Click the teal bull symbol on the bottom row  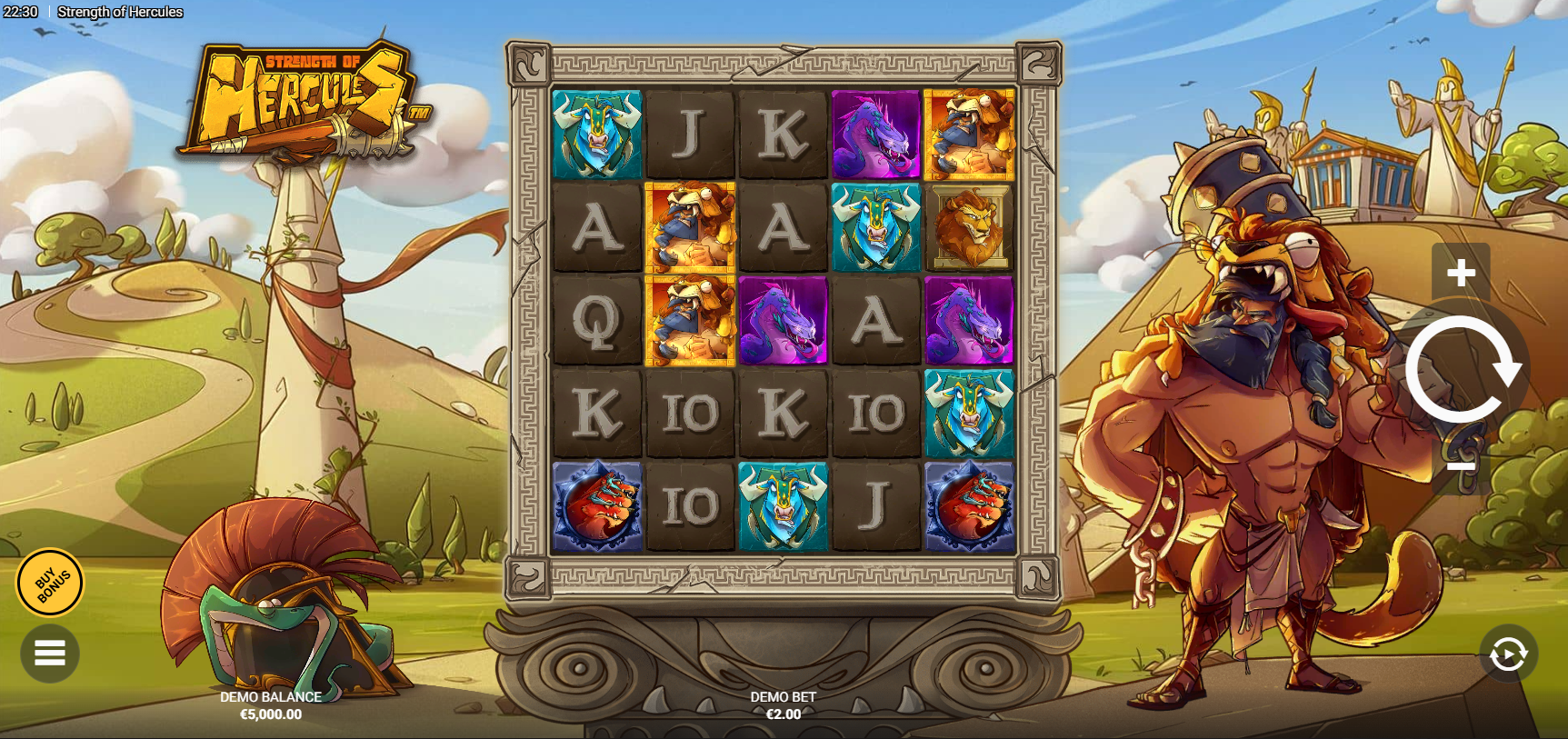[x=784, y=504]
